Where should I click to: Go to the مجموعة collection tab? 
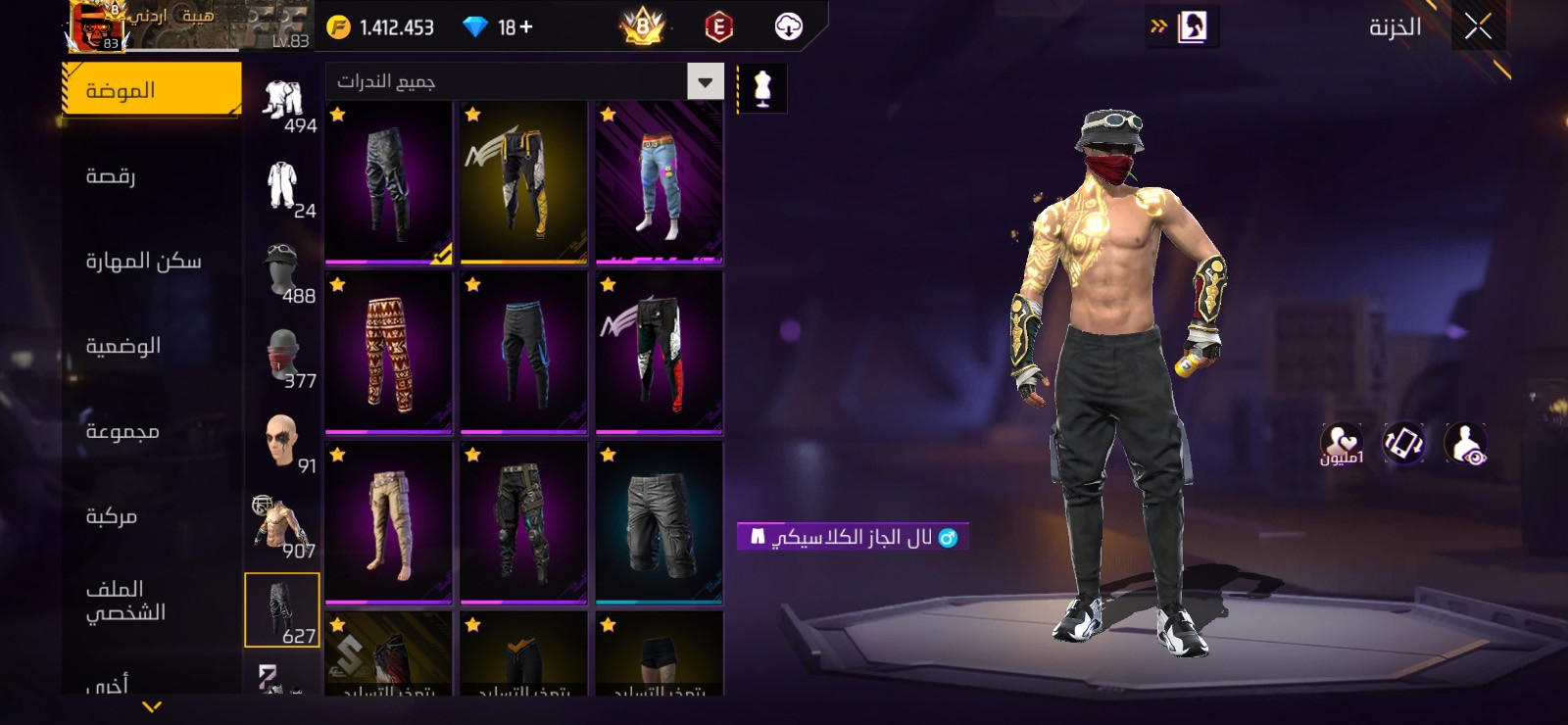pos(152,431)
